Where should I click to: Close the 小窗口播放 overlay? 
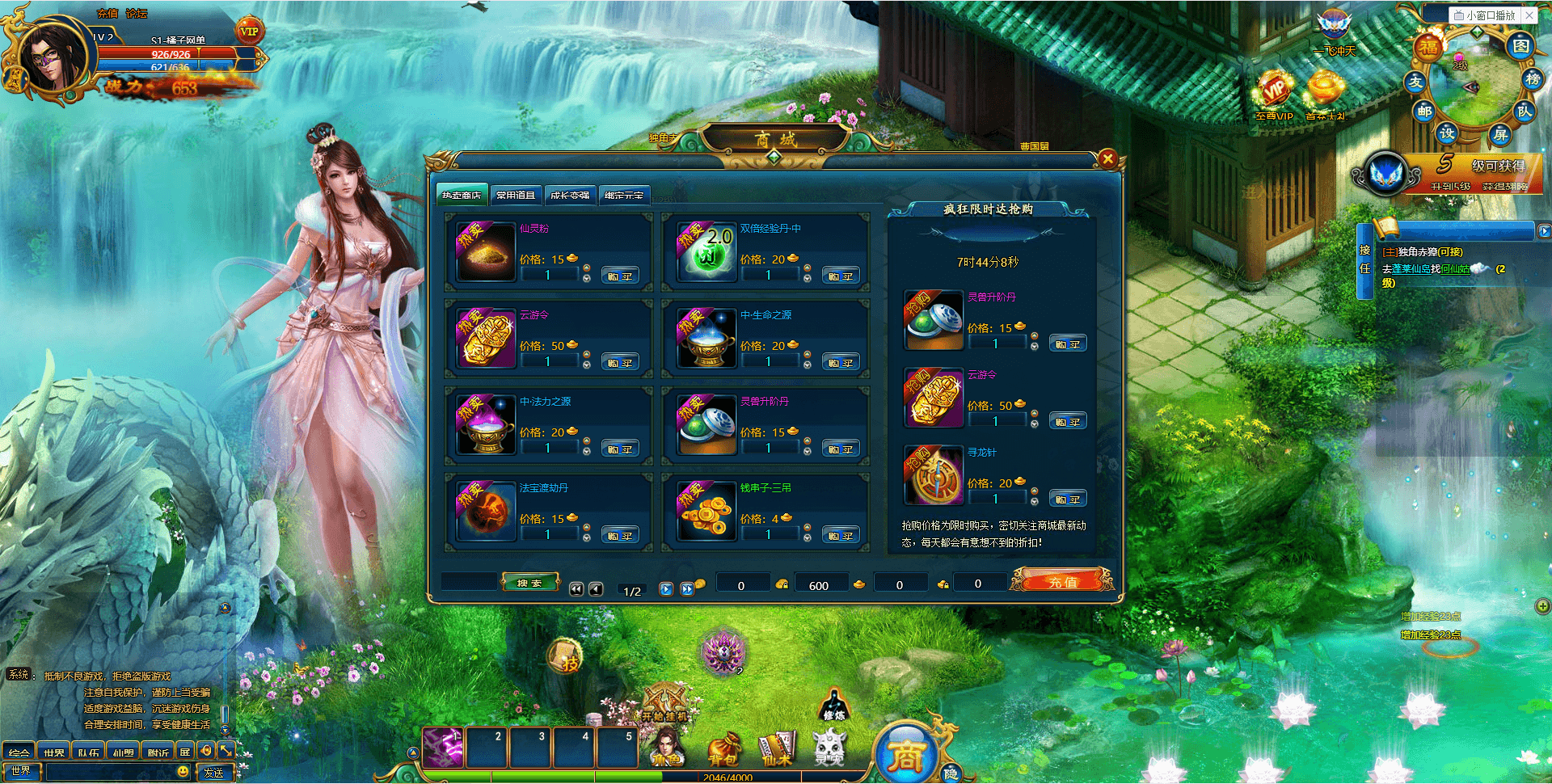(1529, 15)
